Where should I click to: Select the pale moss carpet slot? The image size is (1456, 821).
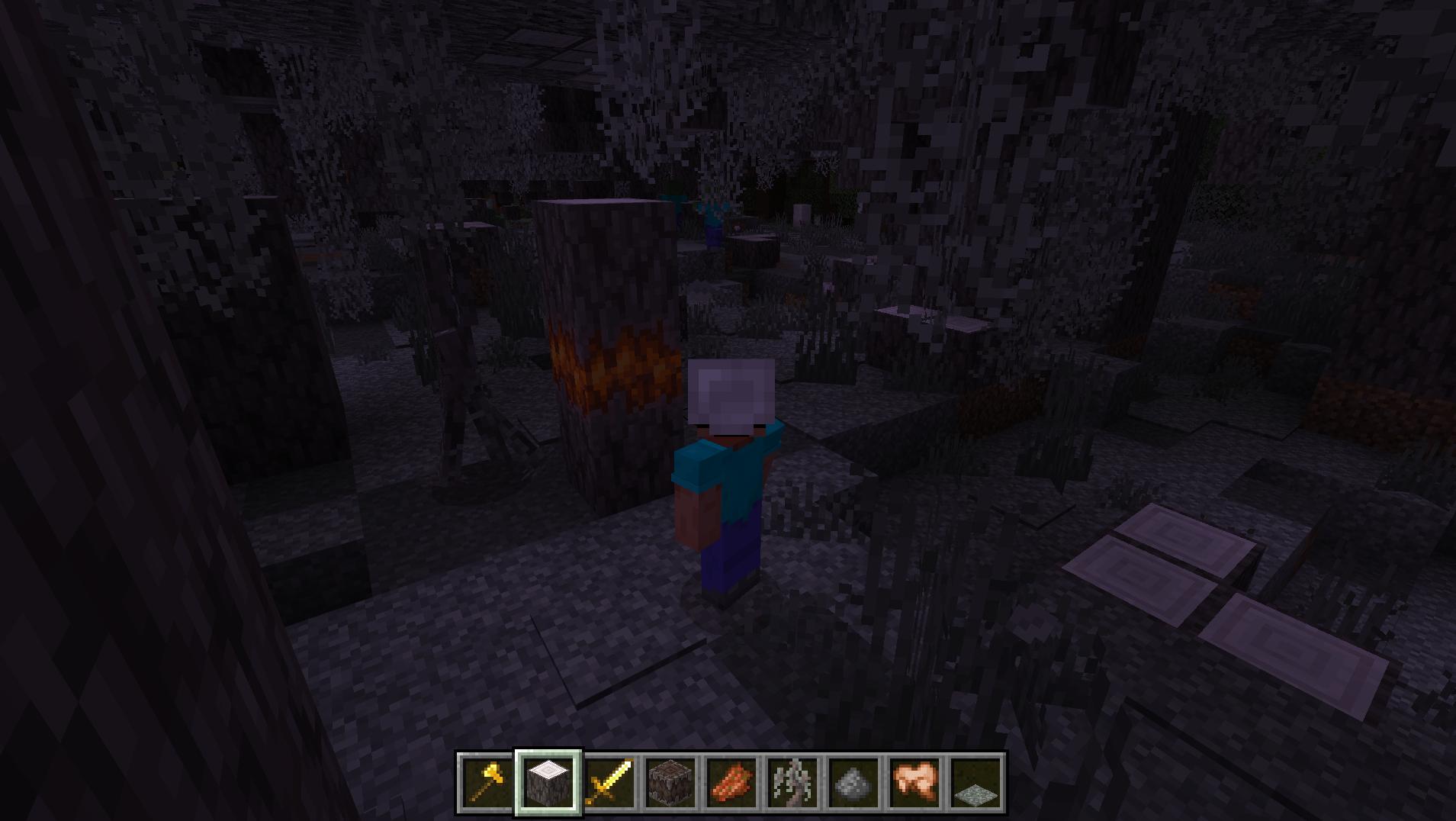point(975,783)
